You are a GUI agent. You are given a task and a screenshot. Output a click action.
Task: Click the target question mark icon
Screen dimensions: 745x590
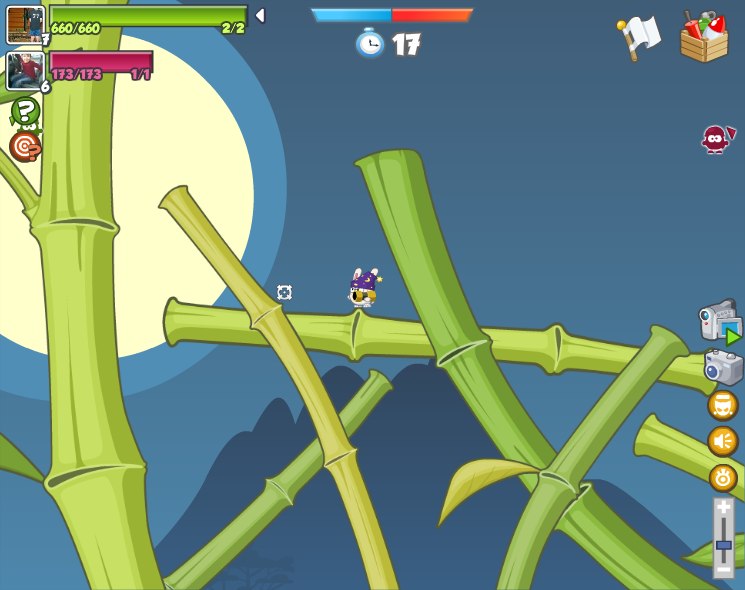(x=24, y=147)
